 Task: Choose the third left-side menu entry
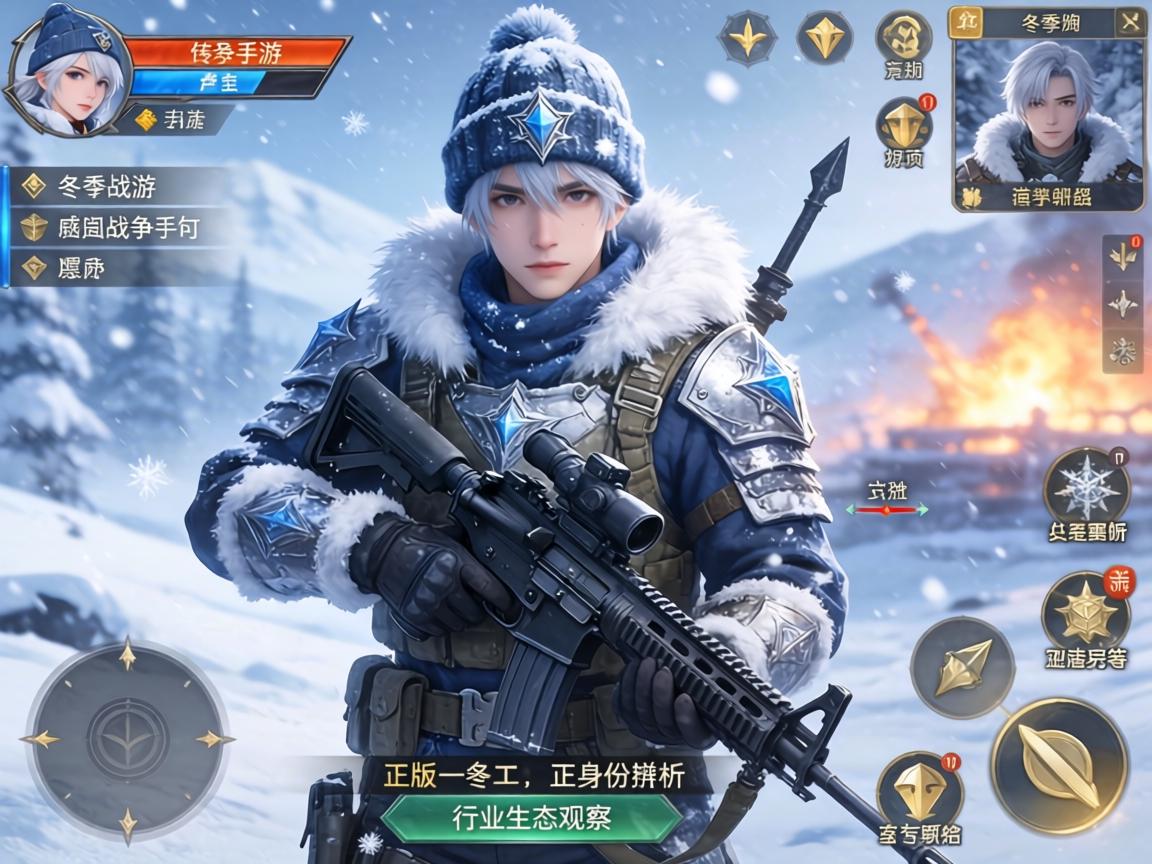pyautogui.click(x=82, y=268)
